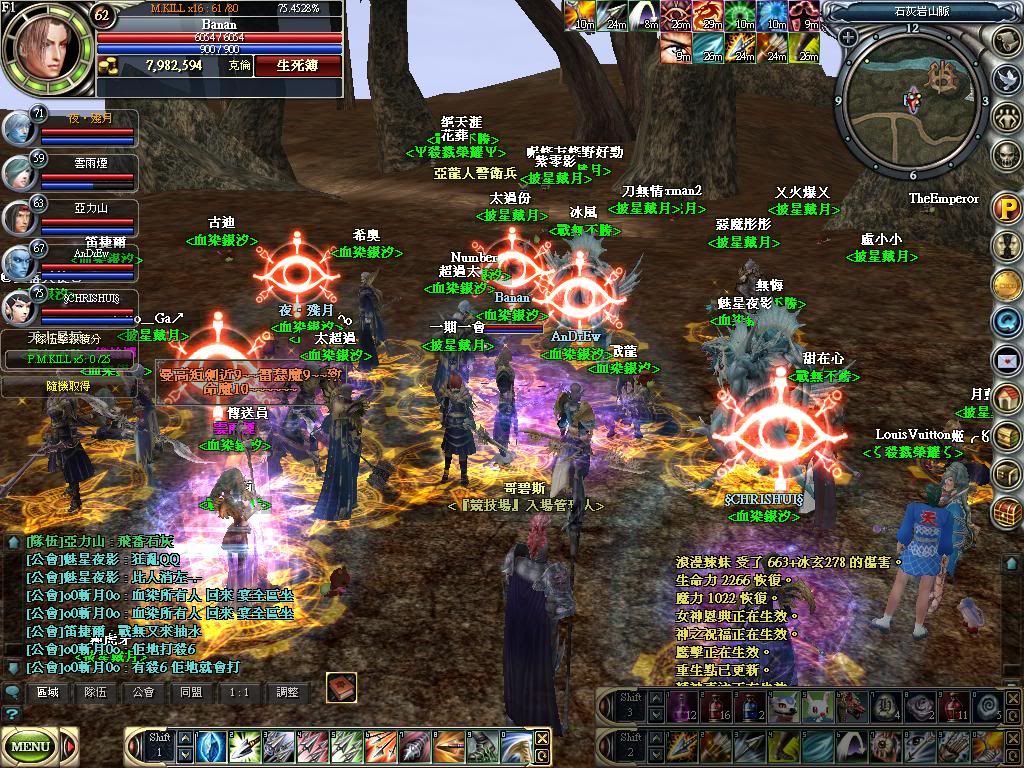Activate the blue crystal skill in slot 1
The width and height of the screenshot is (1024, 768).
211,746
